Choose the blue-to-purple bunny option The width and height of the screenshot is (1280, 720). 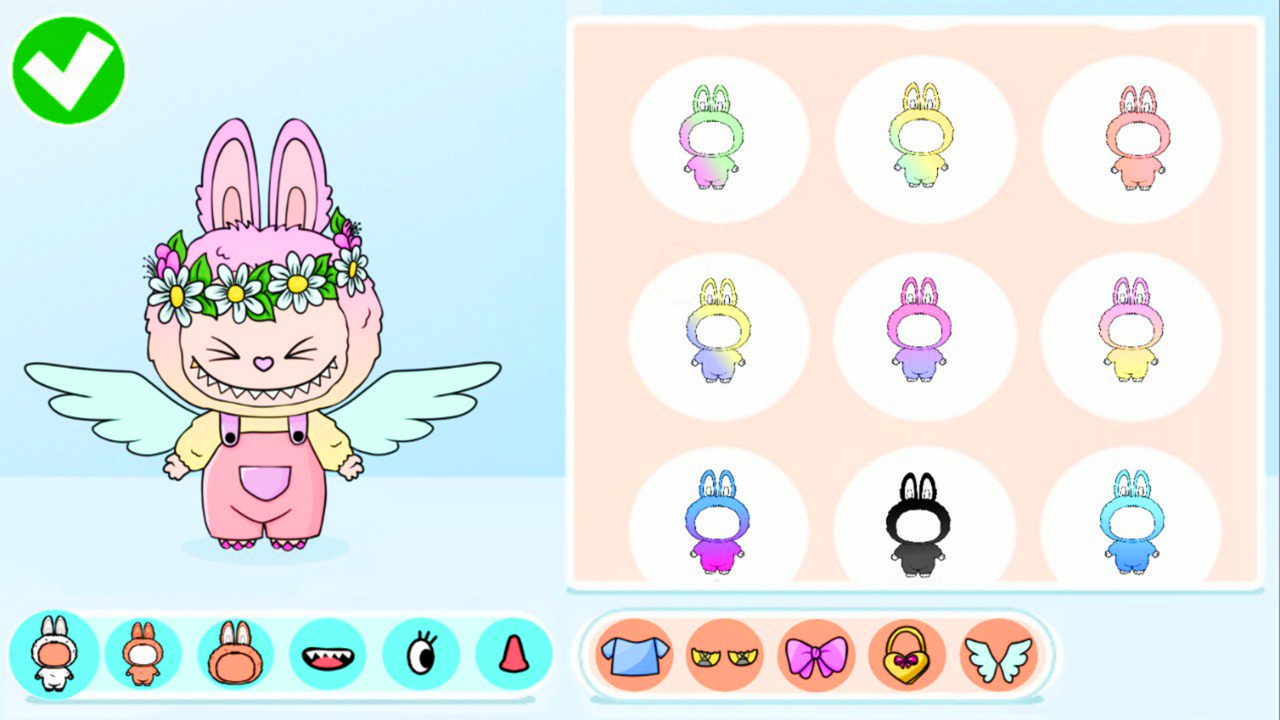click(718, 523)
